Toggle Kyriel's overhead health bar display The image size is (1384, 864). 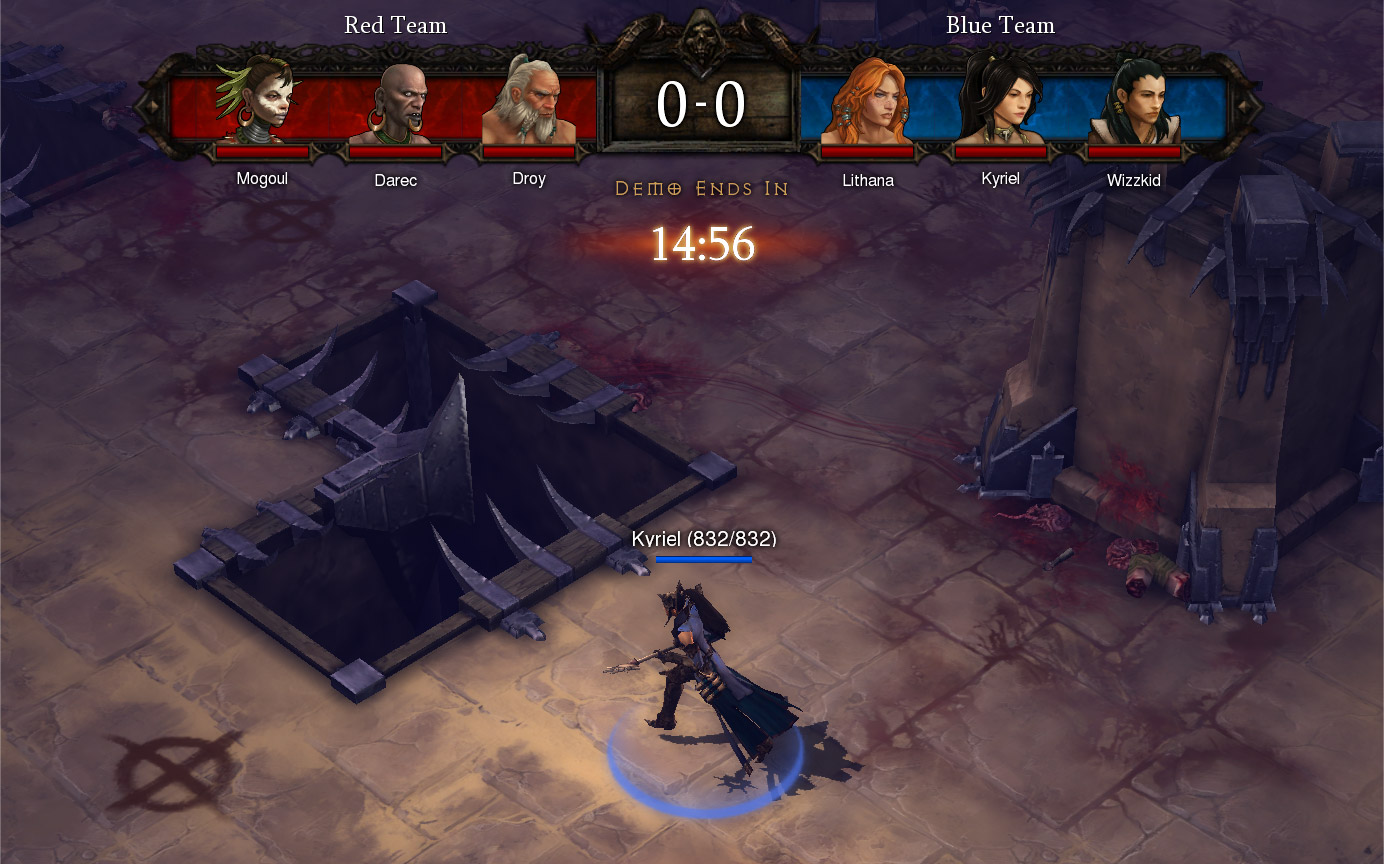[x=703, y=560]
